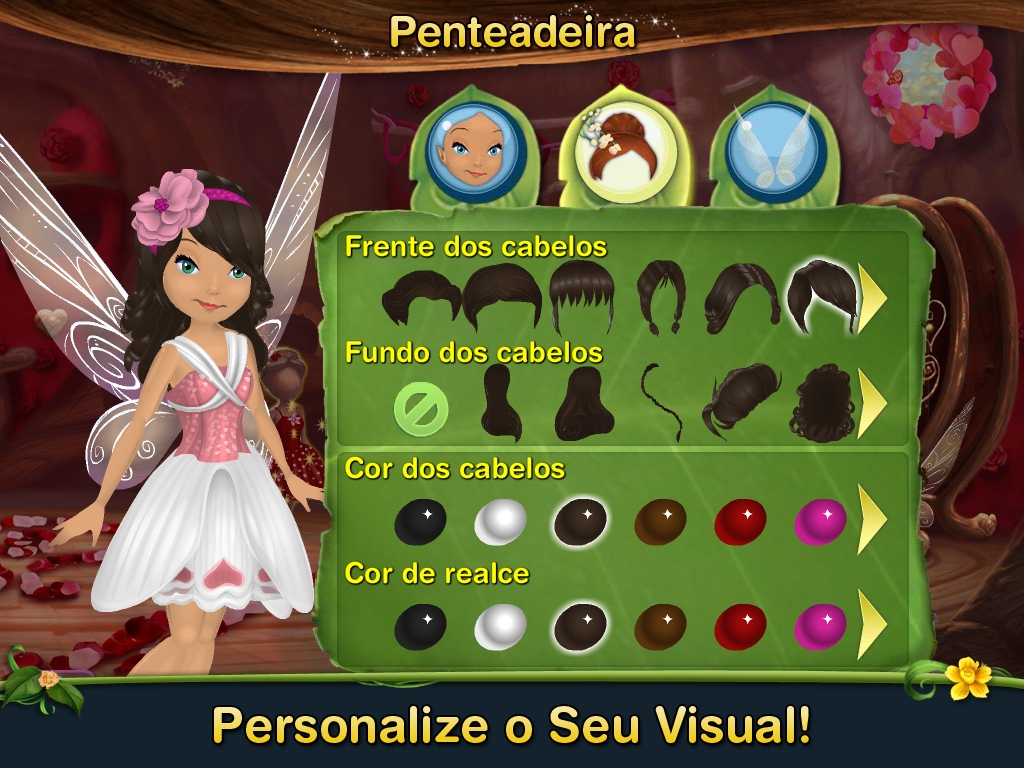The height and width of the screenshot is (768, 1024).
Task: Choose the curly back hairstyle
Action: (x=821, y=405)
